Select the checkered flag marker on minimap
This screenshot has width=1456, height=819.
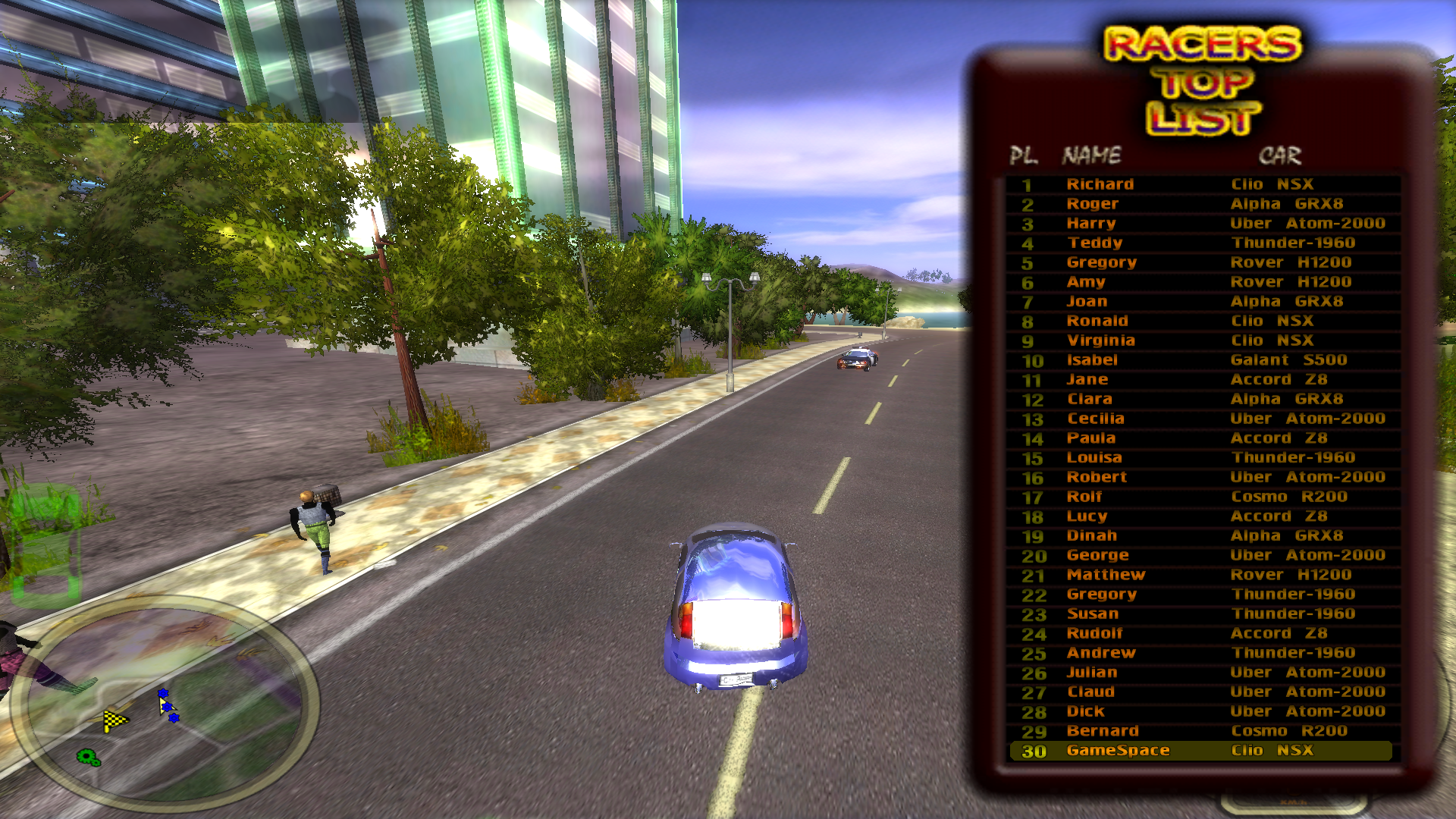[115, 720]
